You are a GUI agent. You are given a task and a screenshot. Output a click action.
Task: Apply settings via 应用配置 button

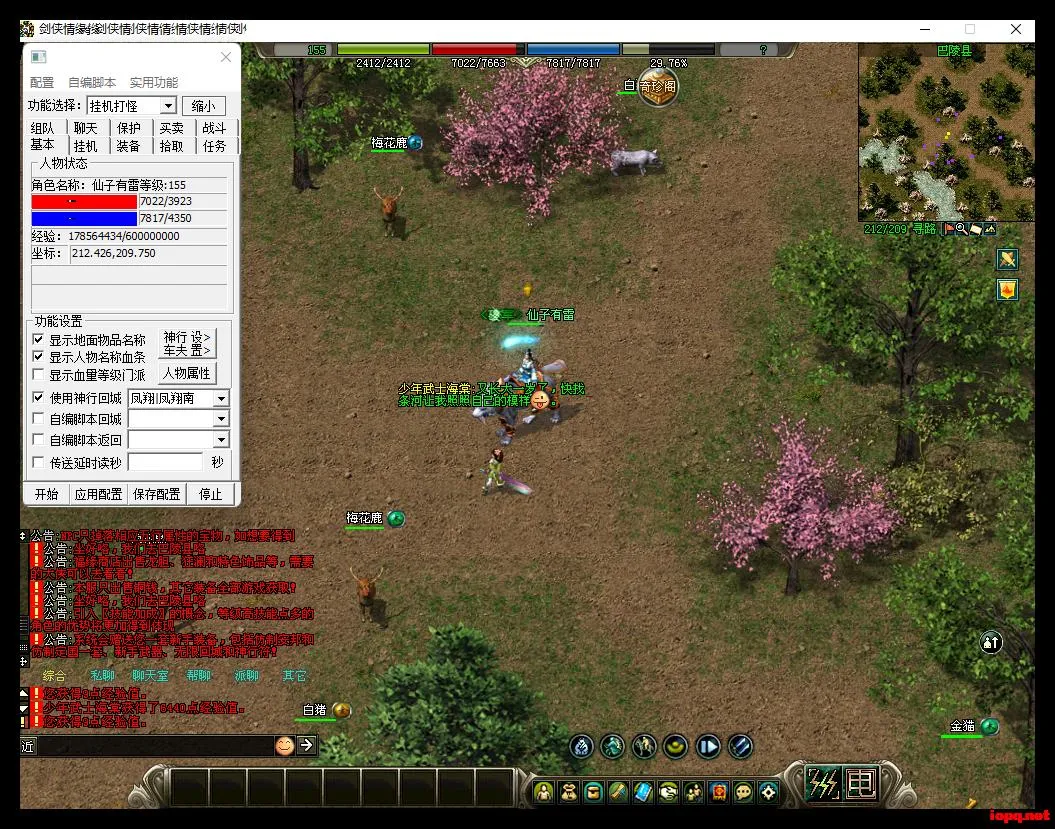98,494
